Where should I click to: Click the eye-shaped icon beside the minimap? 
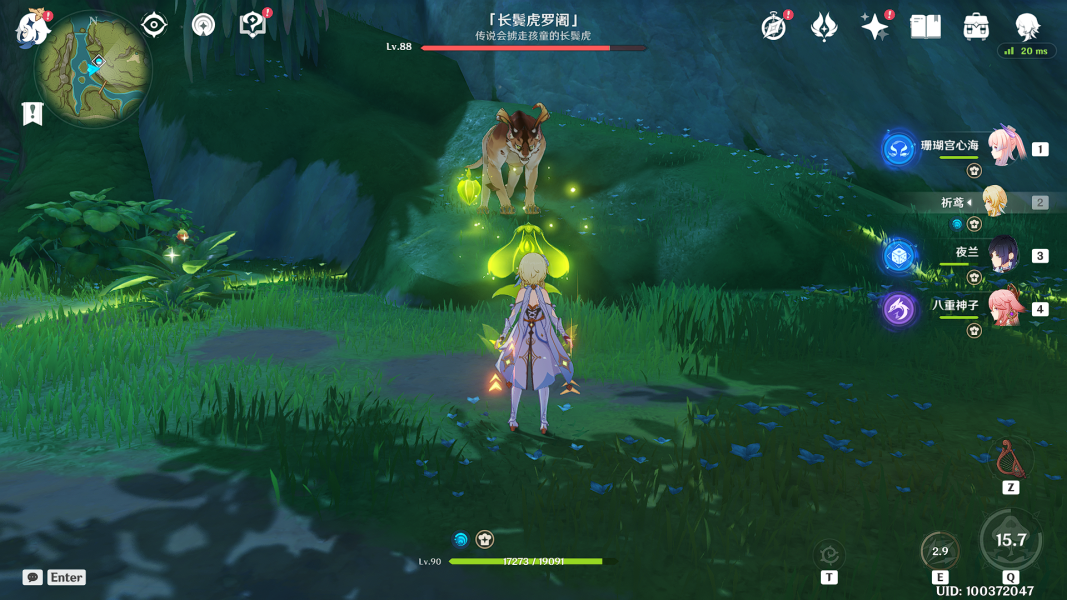pos(154,25)
